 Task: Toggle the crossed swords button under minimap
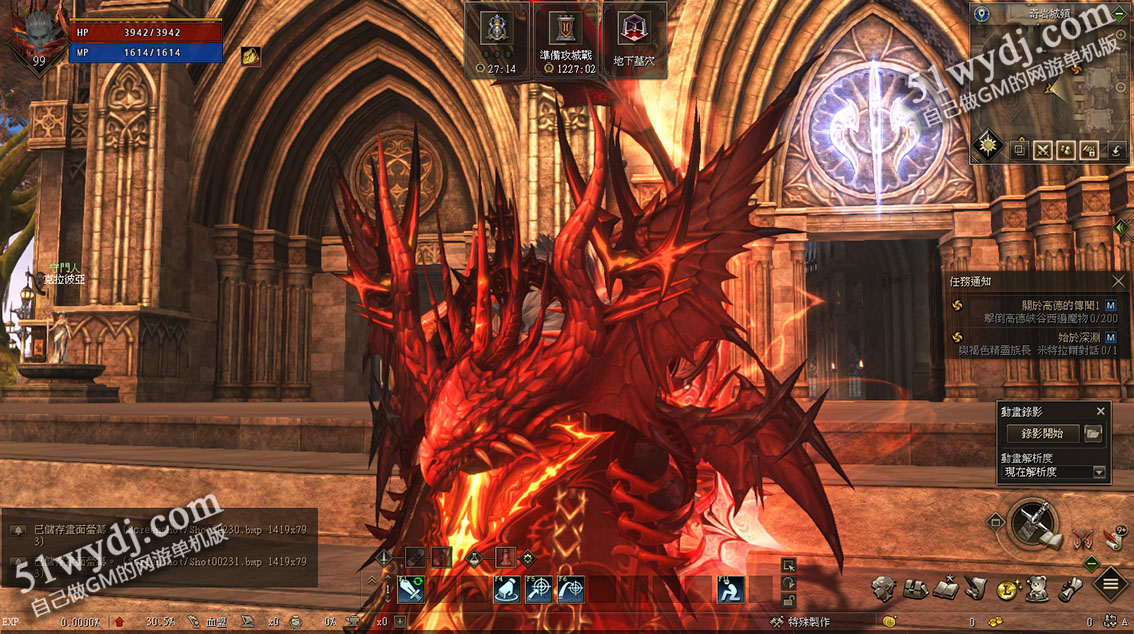(x=1043, y=150)
